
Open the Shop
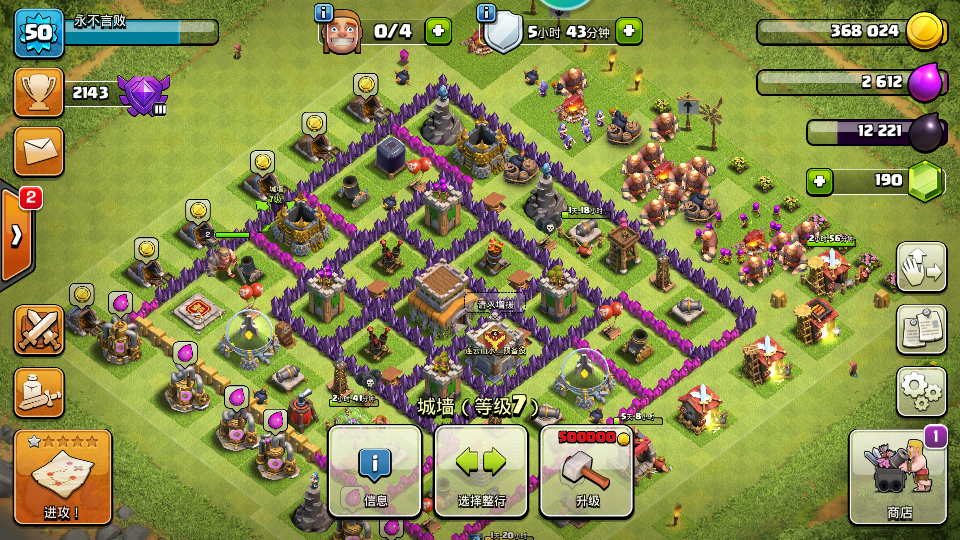click(898, 477)
